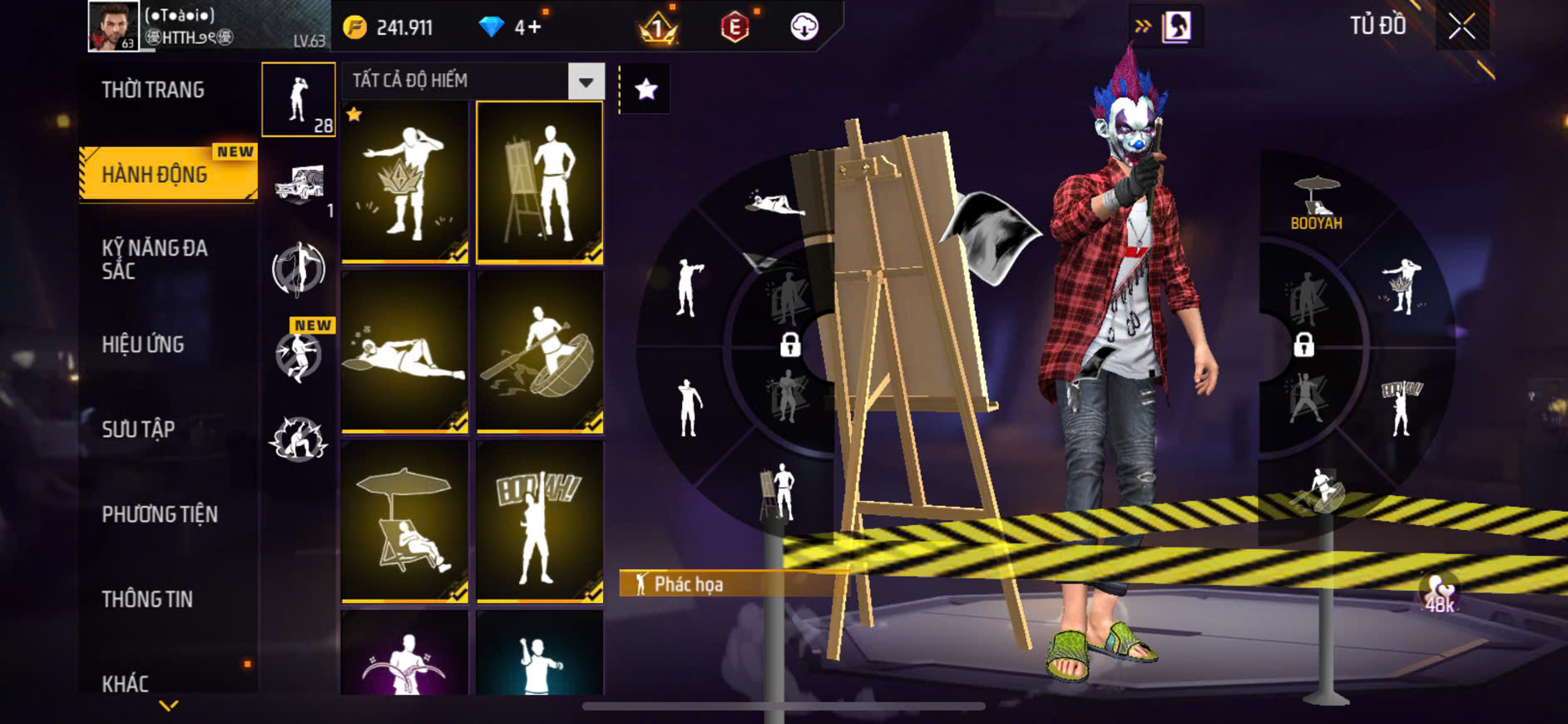The image size is (1568, 724).
Task: Select the beach umbrella lounge chair emote
Action: point(405,522)
